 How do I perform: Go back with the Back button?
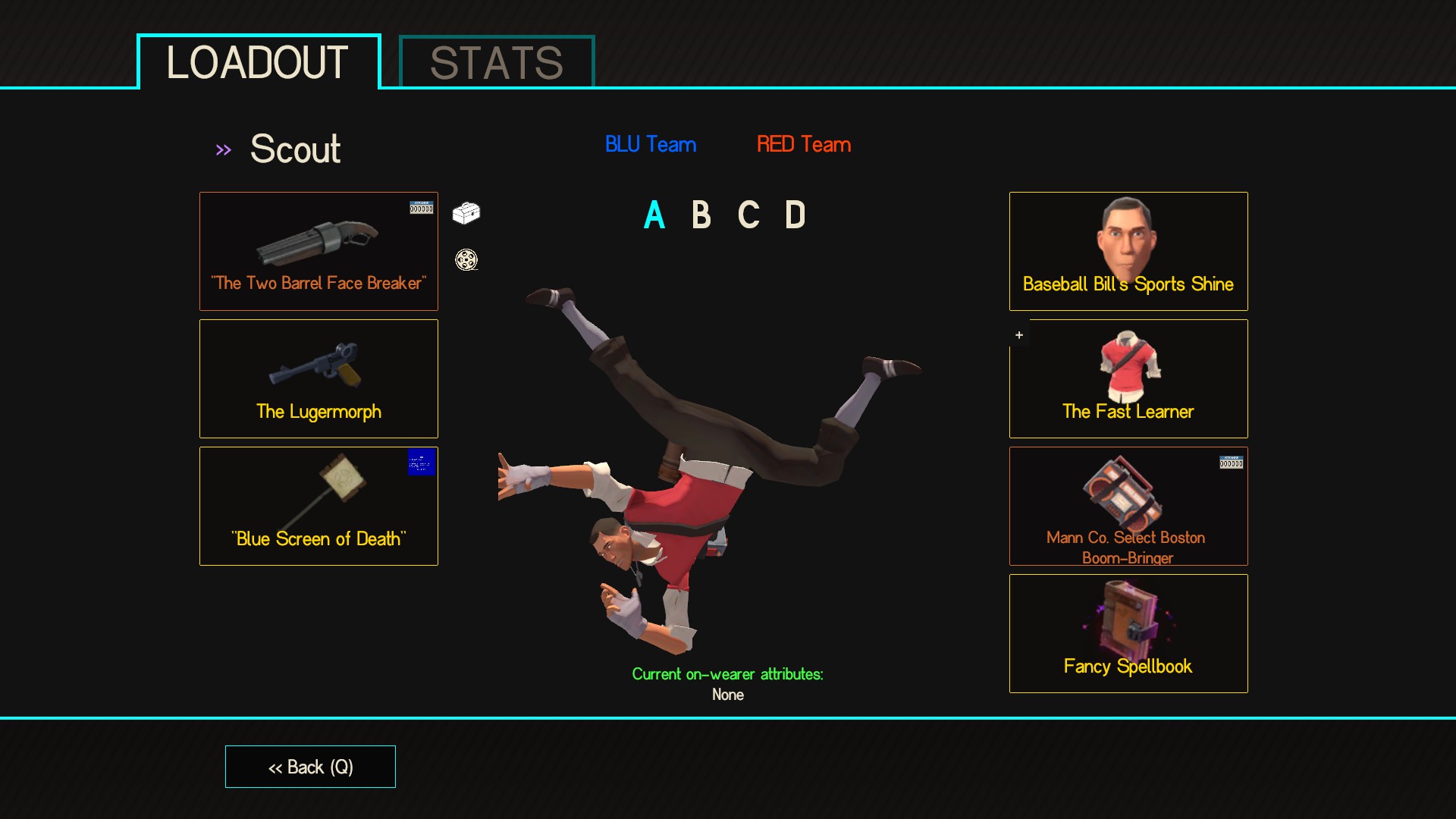point(310,767)
